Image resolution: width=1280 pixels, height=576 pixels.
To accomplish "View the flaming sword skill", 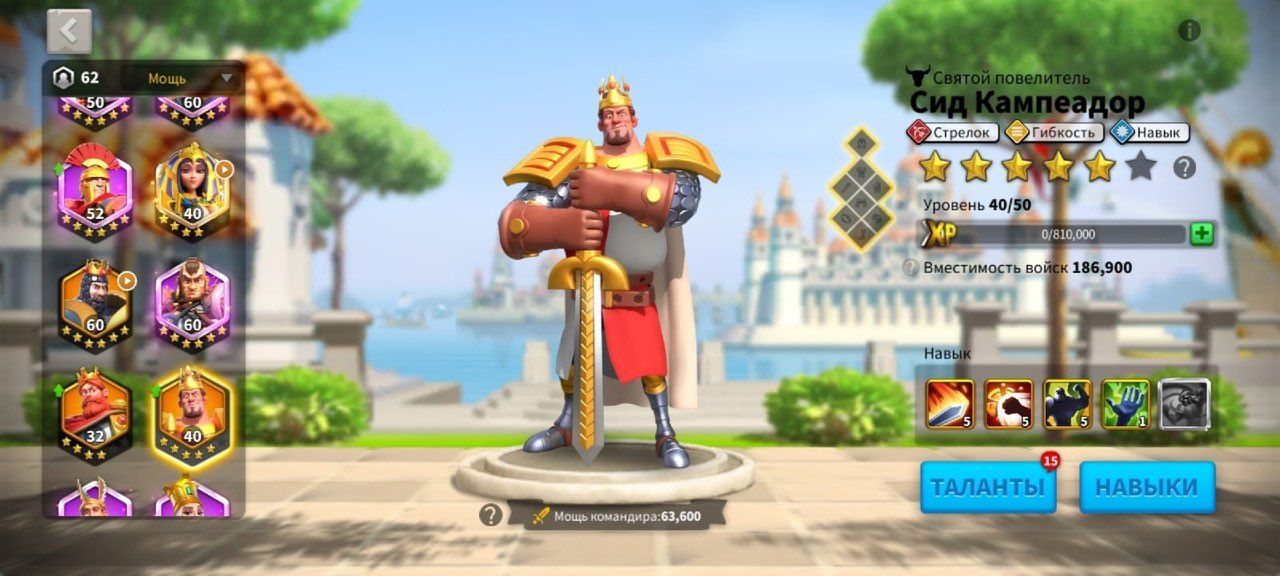I will [950, 404].
